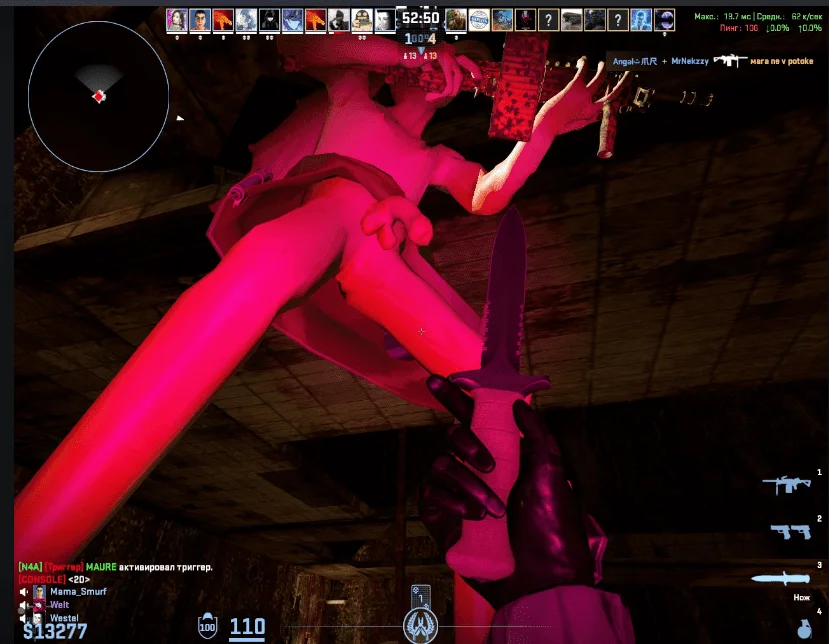
Task: Click Westel in the voice chat list
Action: tap(63, 617)
